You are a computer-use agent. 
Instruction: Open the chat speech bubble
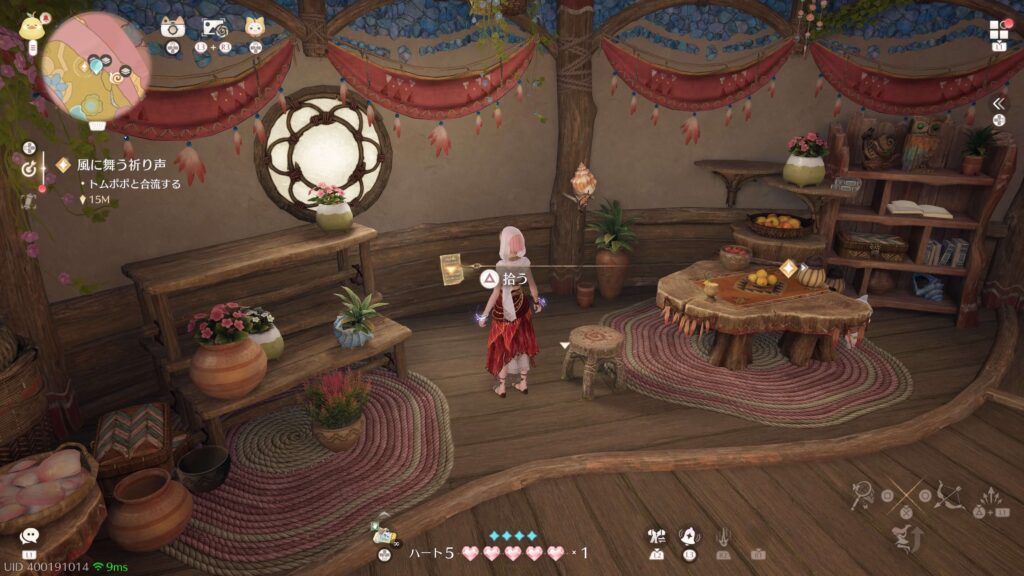click(x=29, y=537)
